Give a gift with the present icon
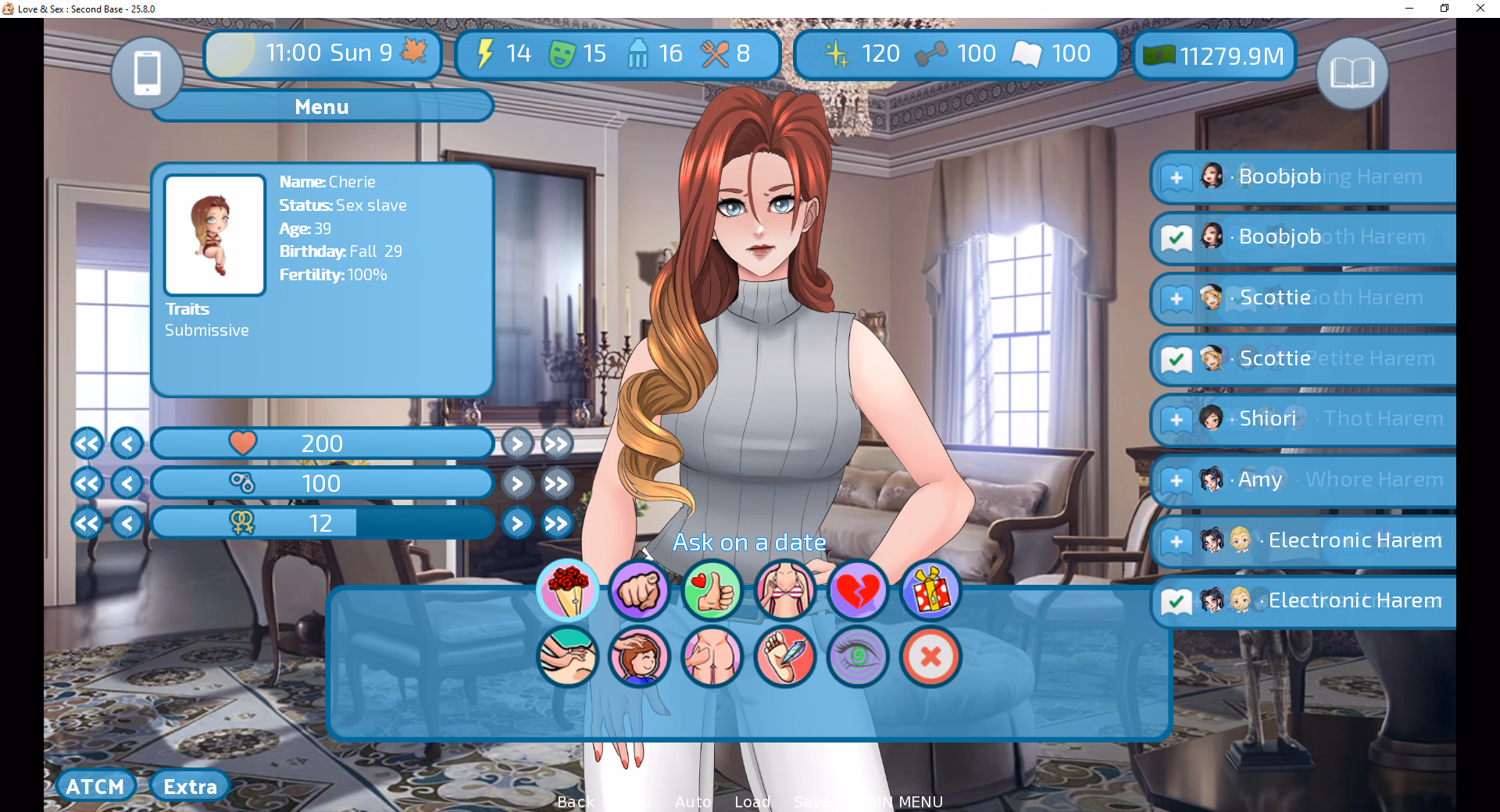Screen dimensions: 1500x812 (x=930, y=591)
